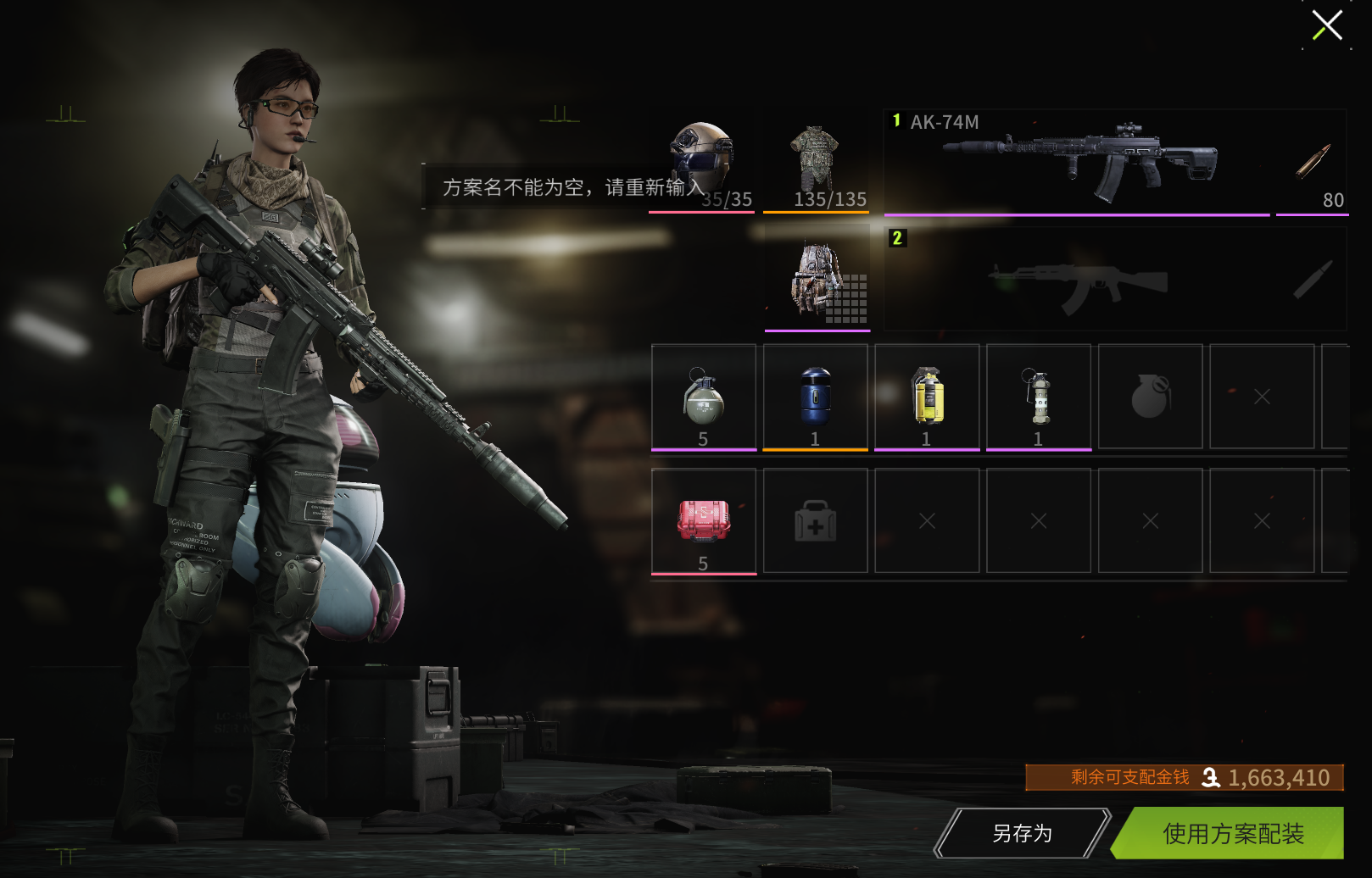Select the red medkit case slot
The image size is (1372, 878).
(x=703, y=521)
